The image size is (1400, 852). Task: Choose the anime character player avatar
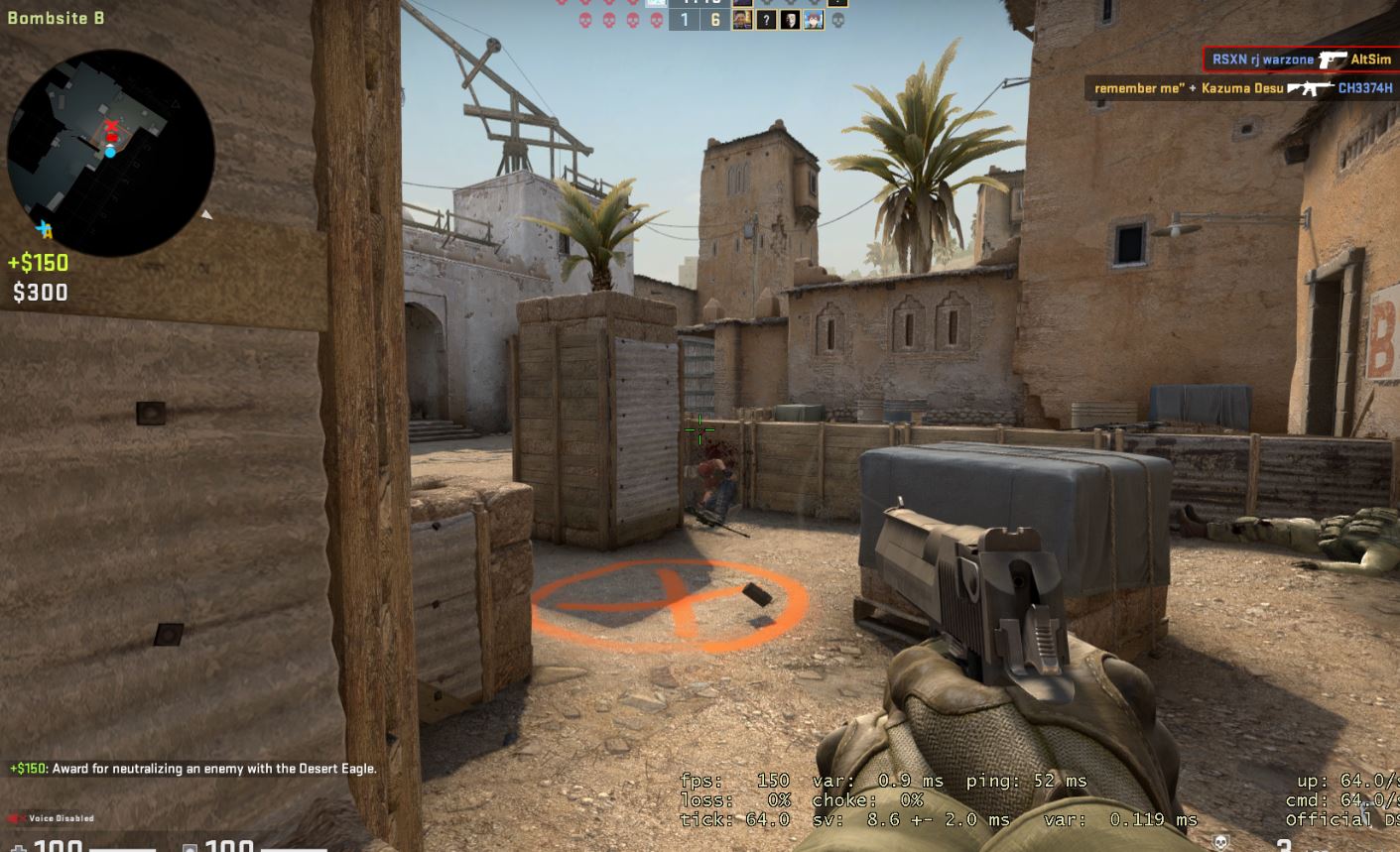(814, 20)
